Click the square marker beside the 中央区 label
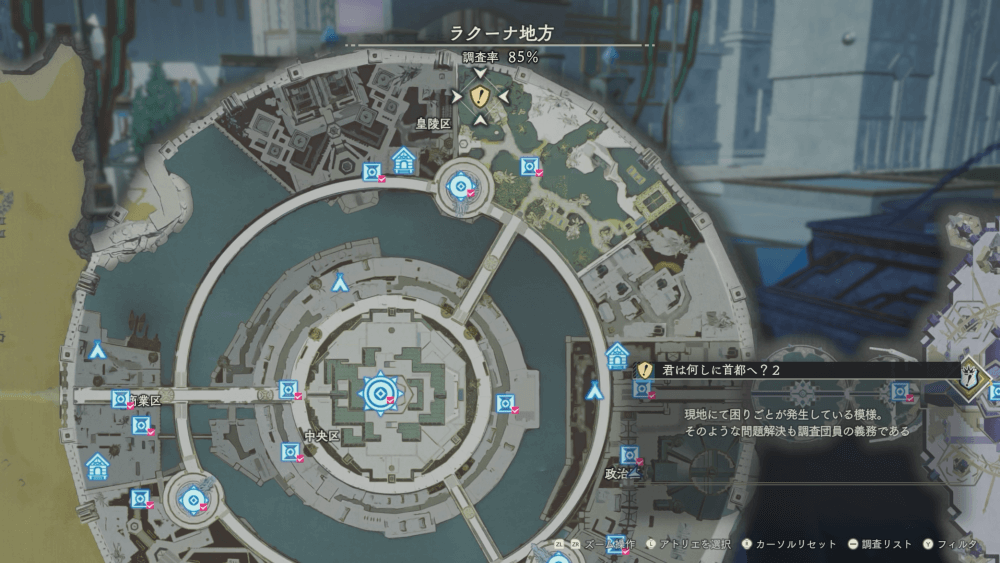1000x563 pixels. tap(290, 451)
